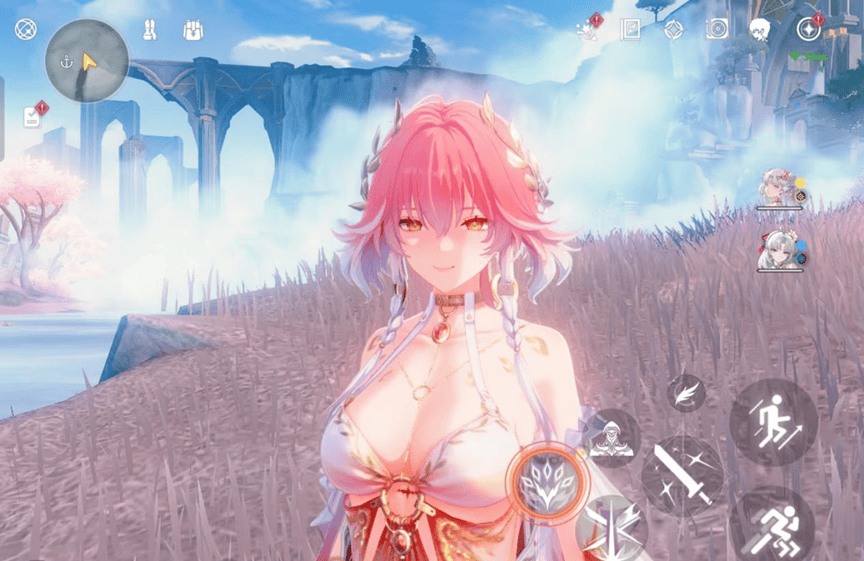Open the character head menu icon
The image size is (864, 561).
(x=759, y=29)
